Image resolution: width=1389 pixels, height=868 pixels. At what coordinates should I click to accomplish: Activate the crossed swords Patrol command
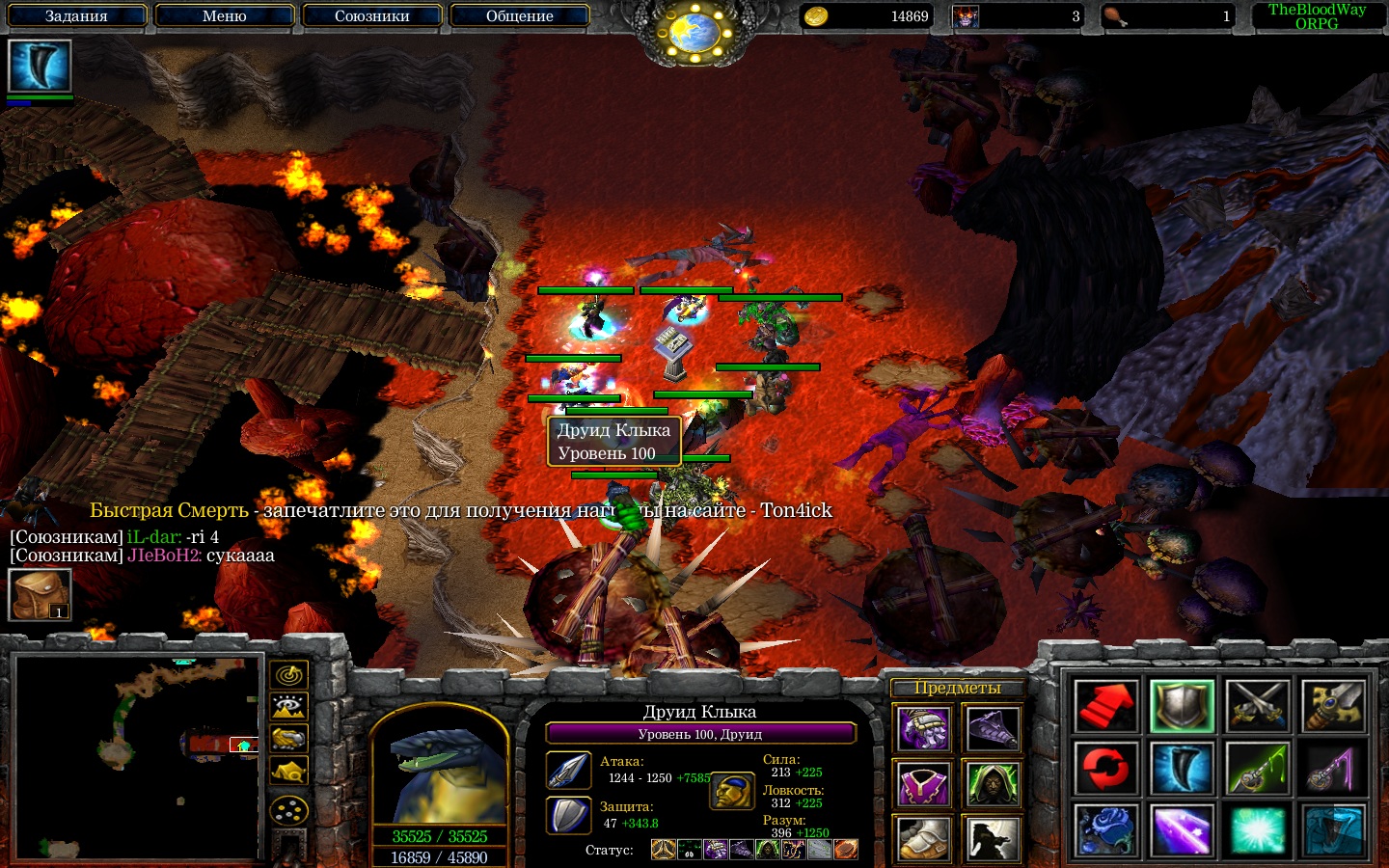1258,706
